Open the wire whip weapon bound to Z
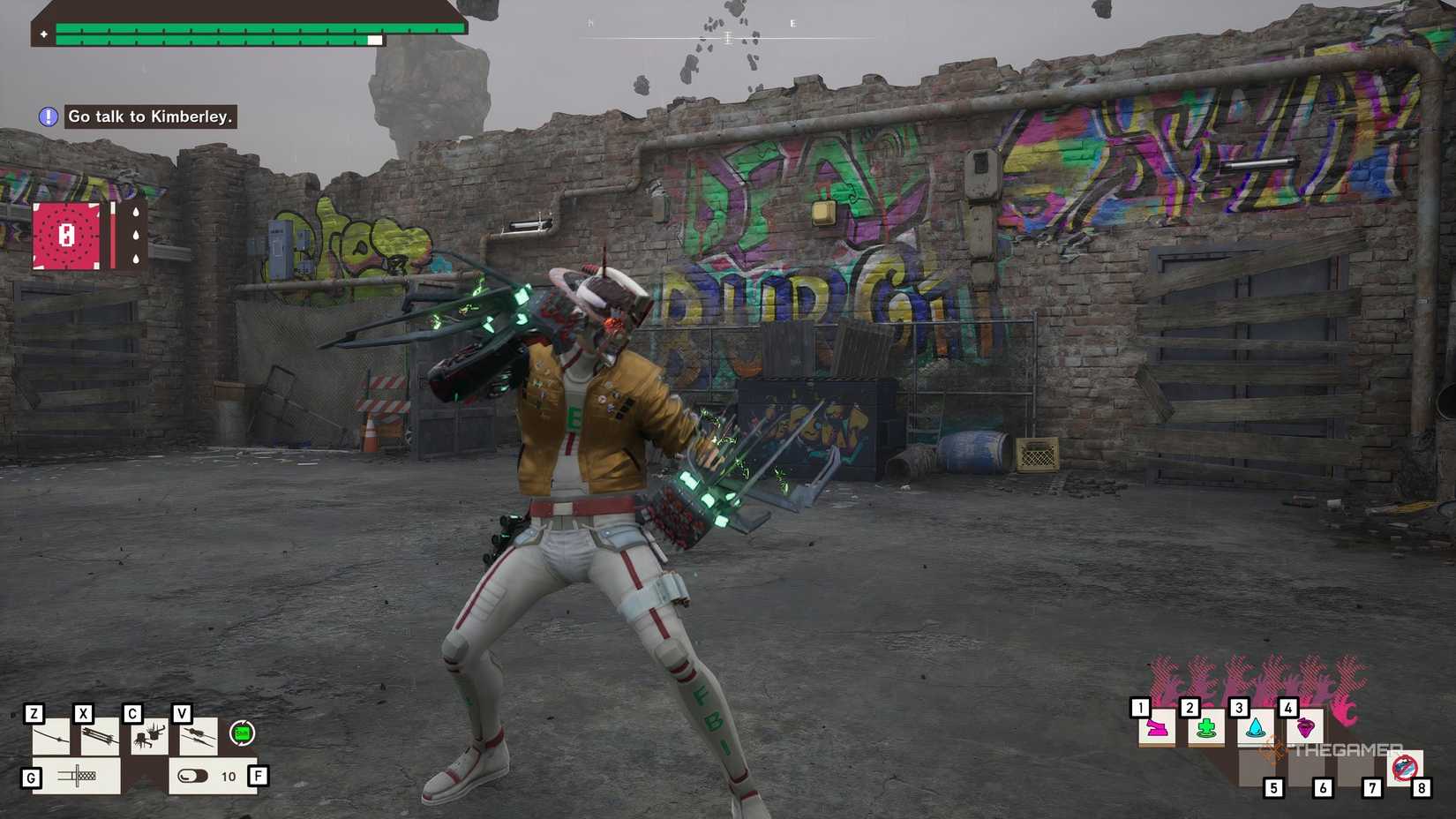1456x819 pixels. tap(50, 737)
